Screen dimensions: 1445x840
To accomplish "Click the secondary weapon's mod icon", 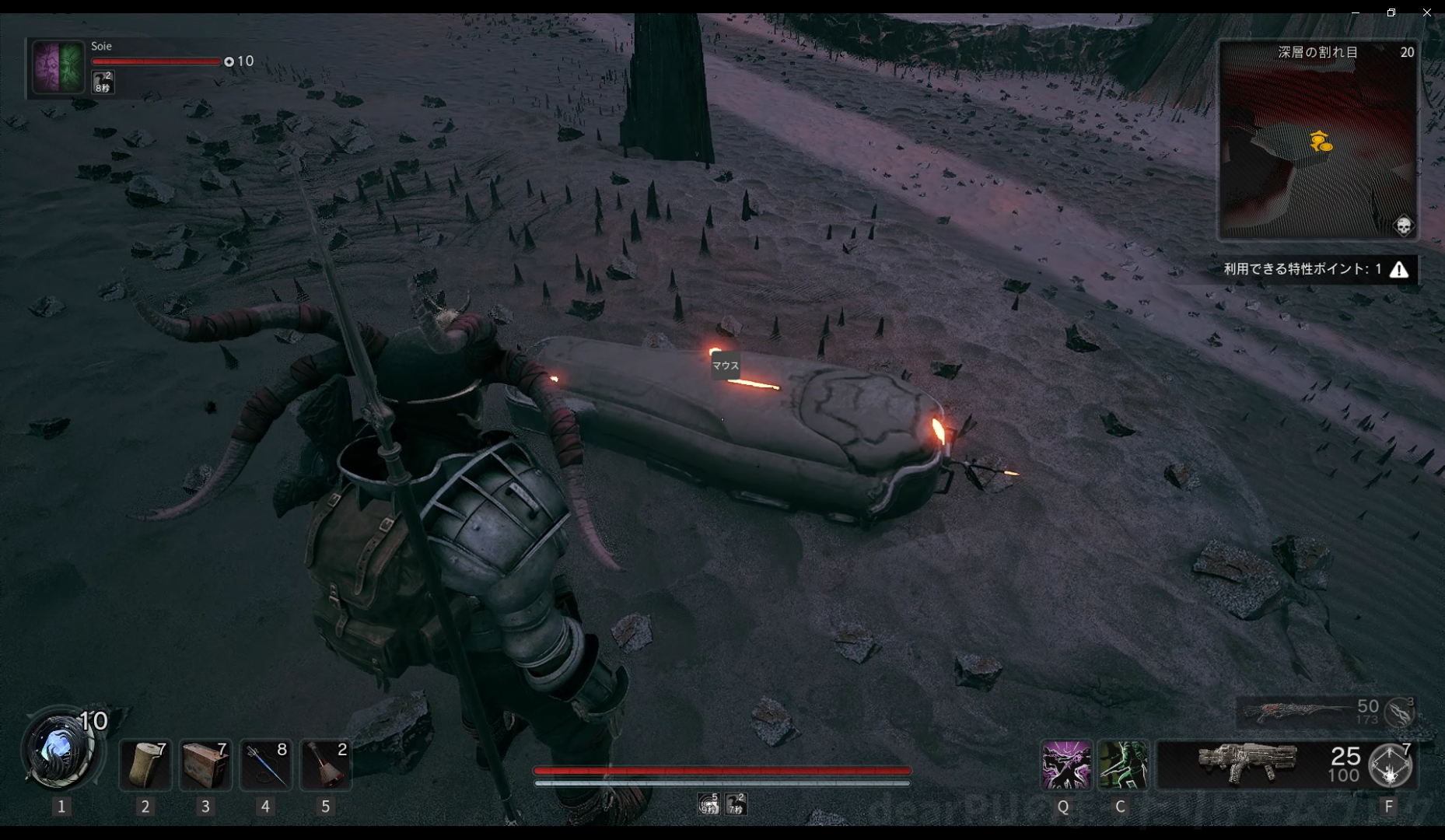I will (x=1400, y=712).
